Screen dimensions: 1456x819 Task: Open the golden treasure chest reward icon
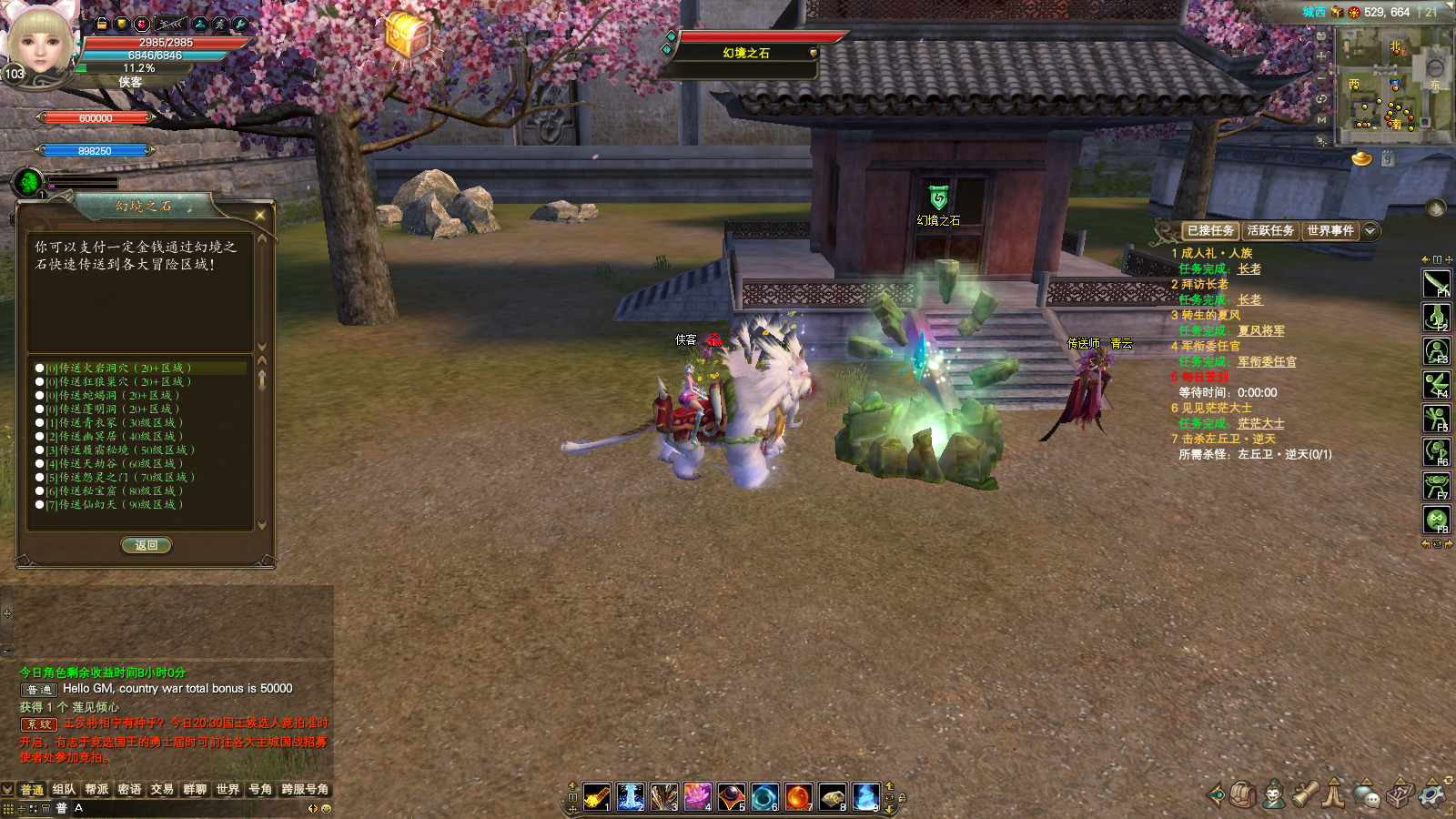(407, 36)
